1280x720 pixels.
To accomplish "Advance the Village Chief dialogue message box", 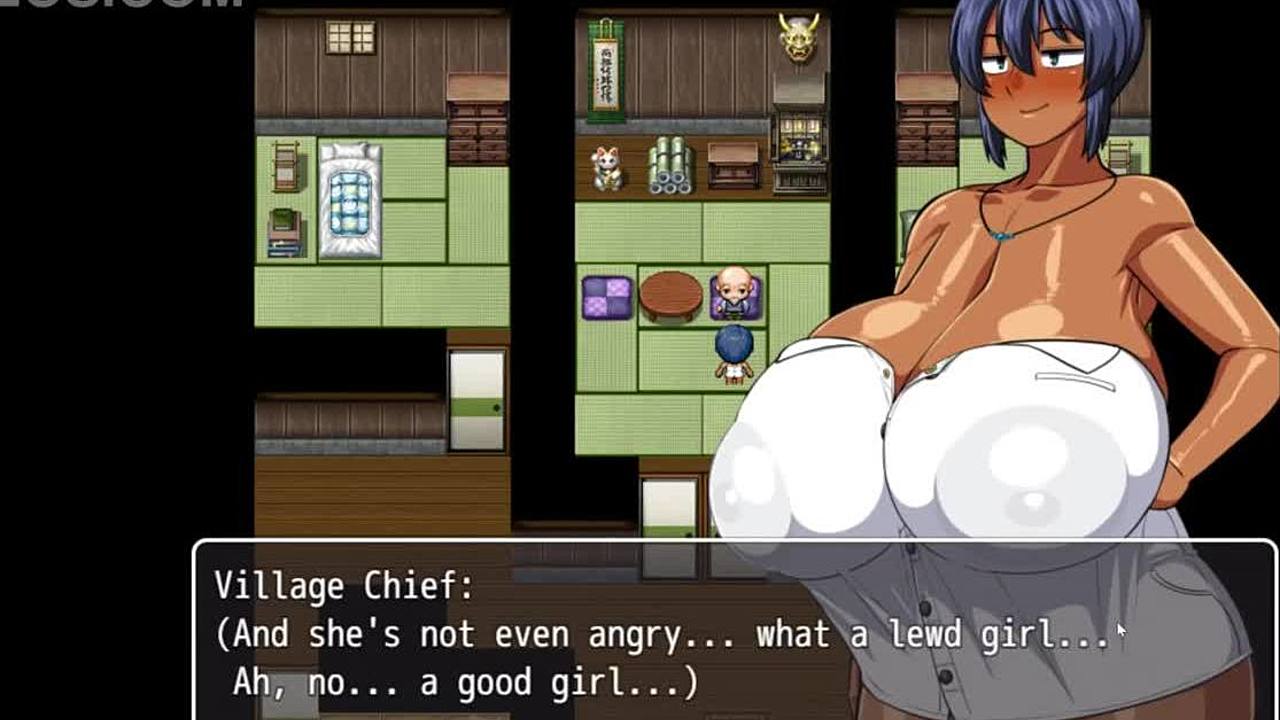I will click(x=660, y=632).
